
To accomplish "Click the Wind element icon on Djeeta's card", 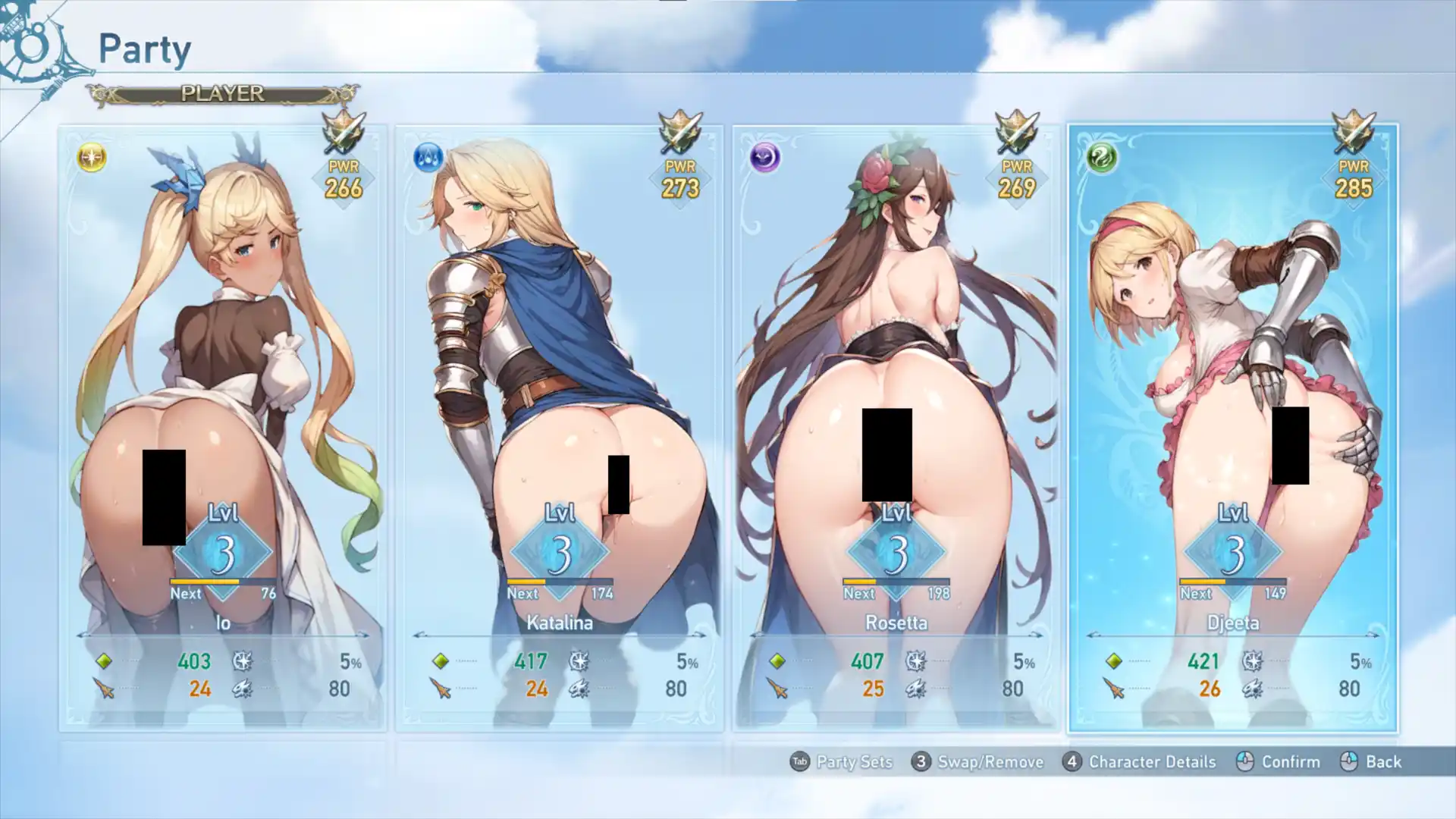I will point(1101,157).
